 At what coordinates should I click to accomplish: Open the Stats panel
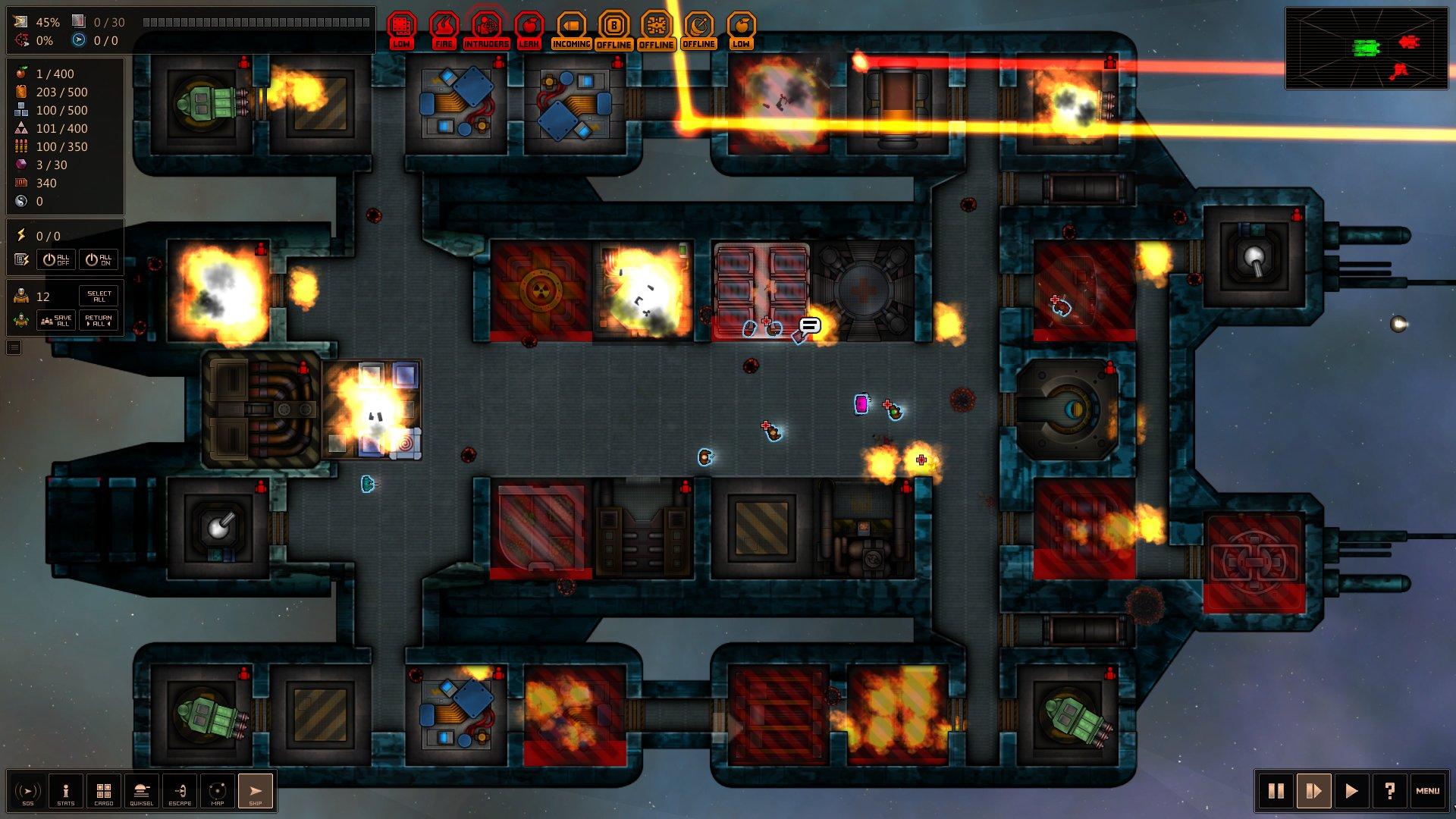66,792
